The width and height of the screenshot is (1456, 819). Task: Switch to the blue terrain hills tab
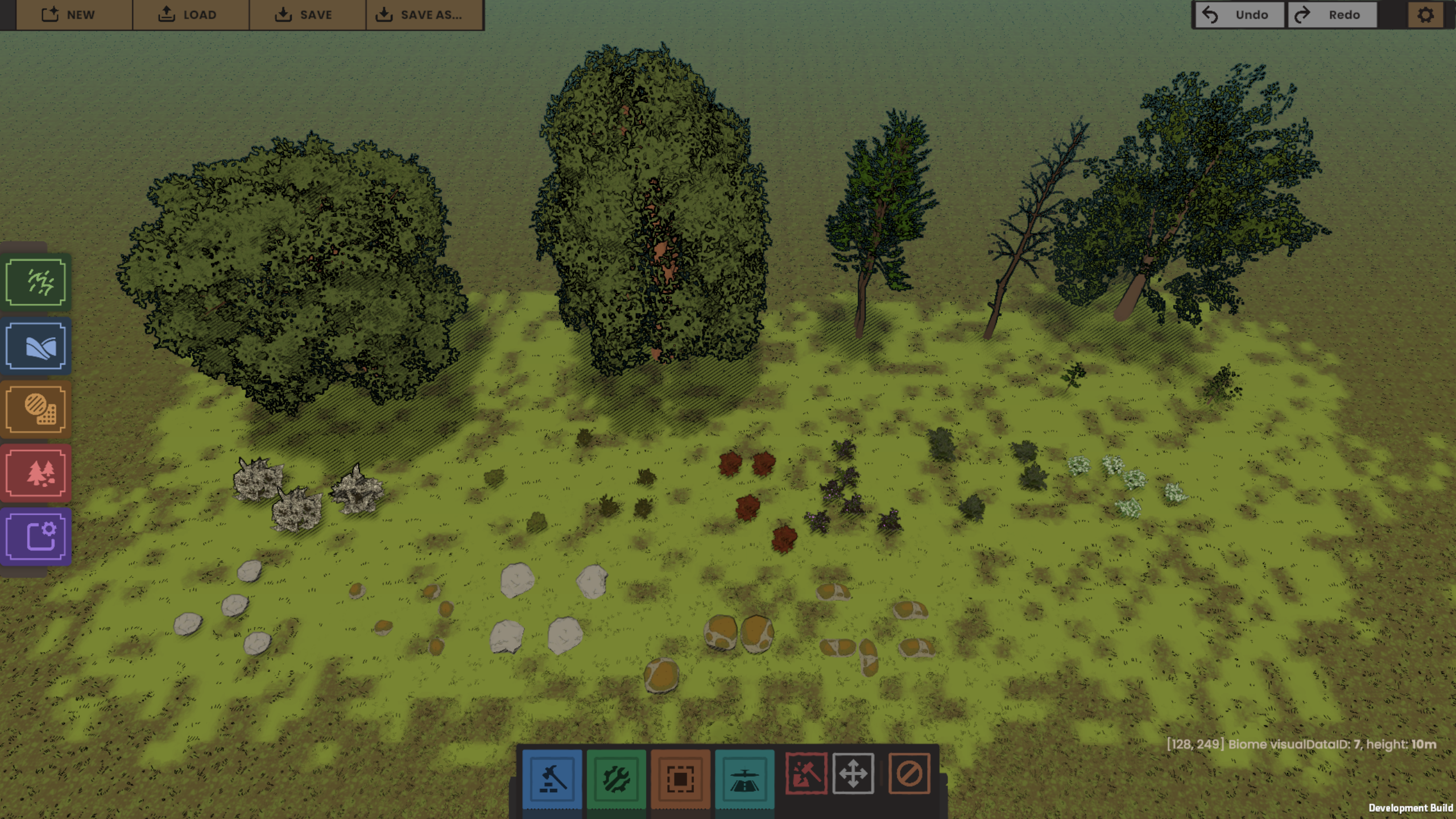pos(36,346)
